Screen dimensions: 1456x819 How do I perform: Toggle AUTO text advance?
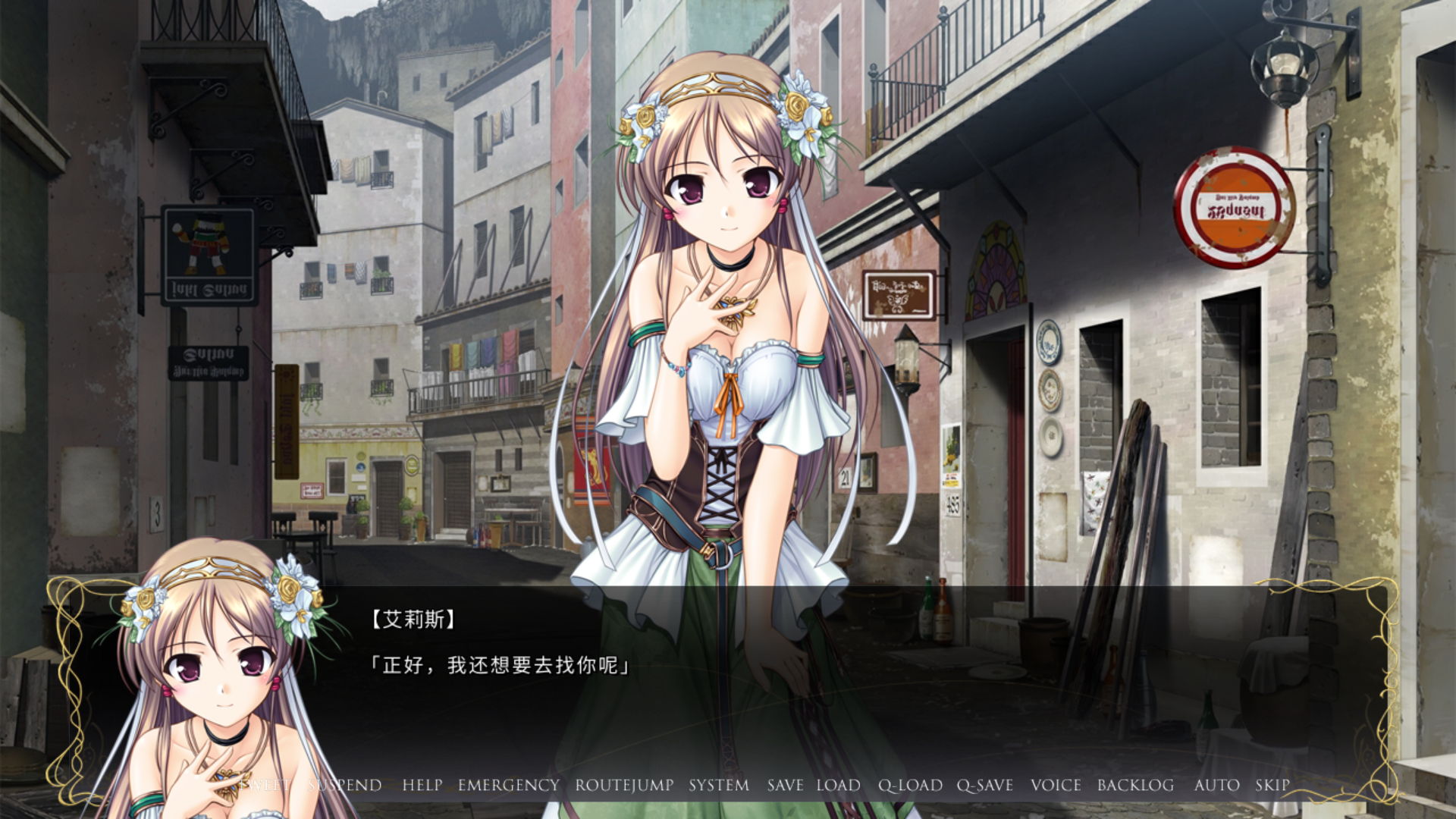[x=1216, y=786]
